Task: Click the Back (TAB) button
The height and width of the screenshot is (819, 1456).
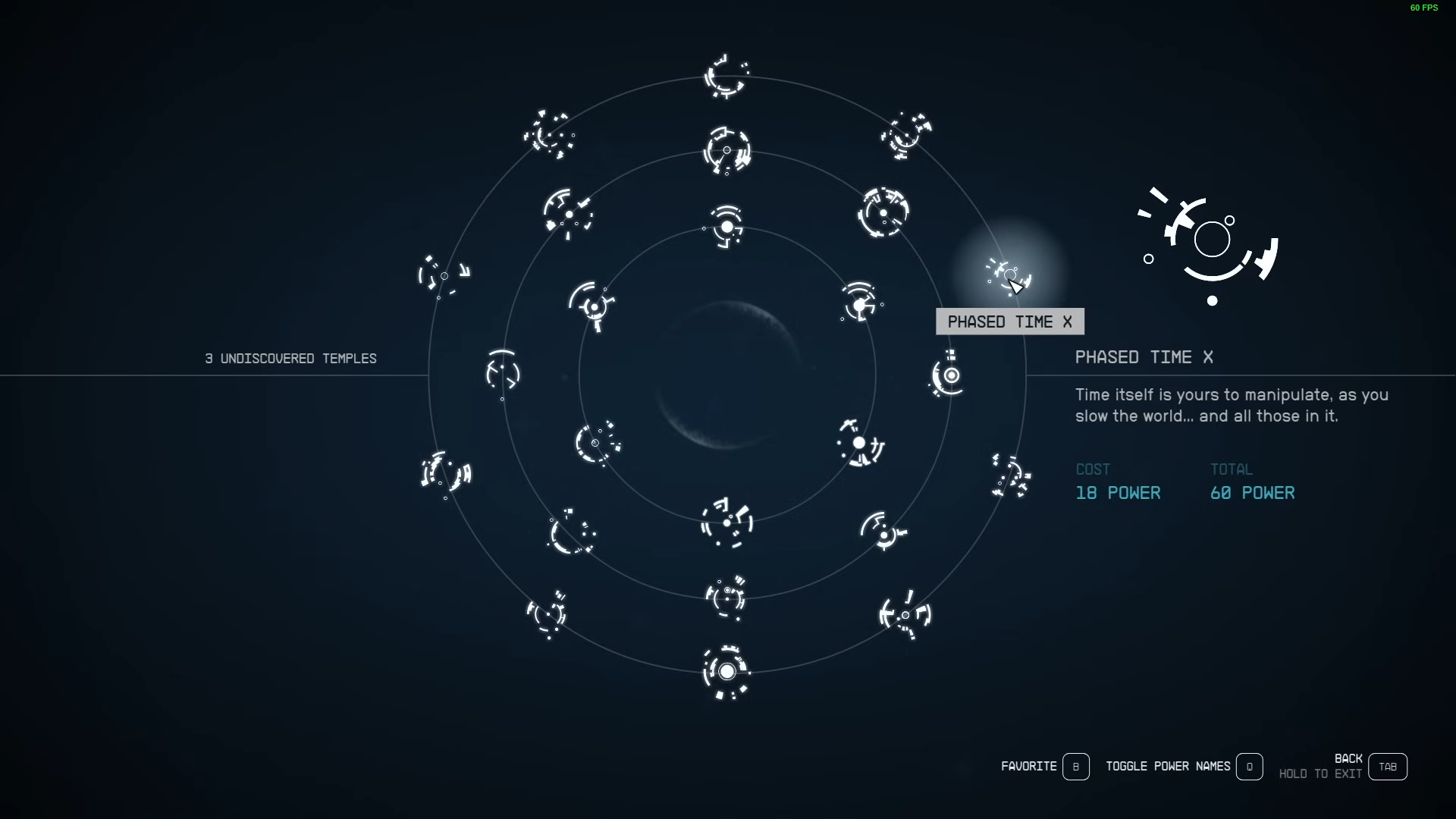Action: 1387,766
